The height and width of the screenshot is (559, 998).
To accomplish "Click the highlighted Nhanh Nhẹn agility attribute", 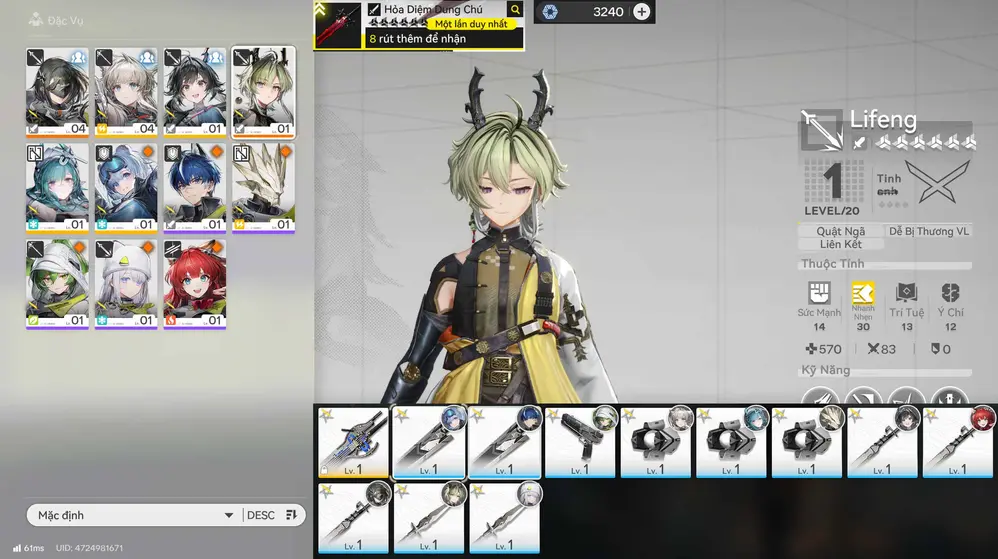I will 863,293.
